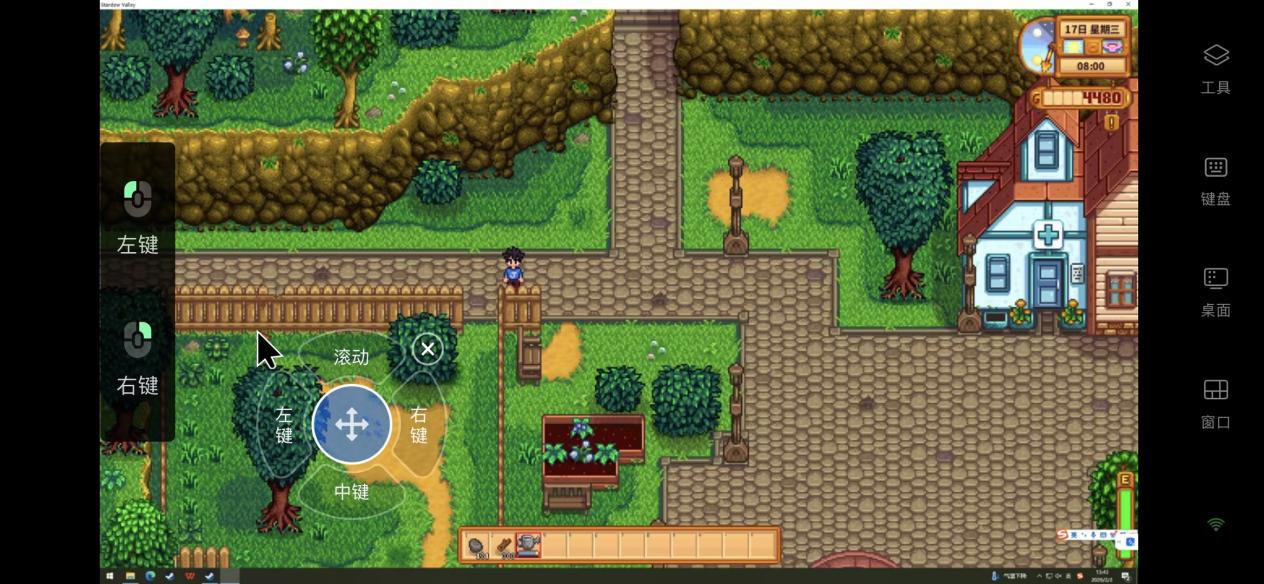This screenshot has width=1264, height=584.
Task: Choose 中键 on the radial wheel
Action: [x=351, y=492]
